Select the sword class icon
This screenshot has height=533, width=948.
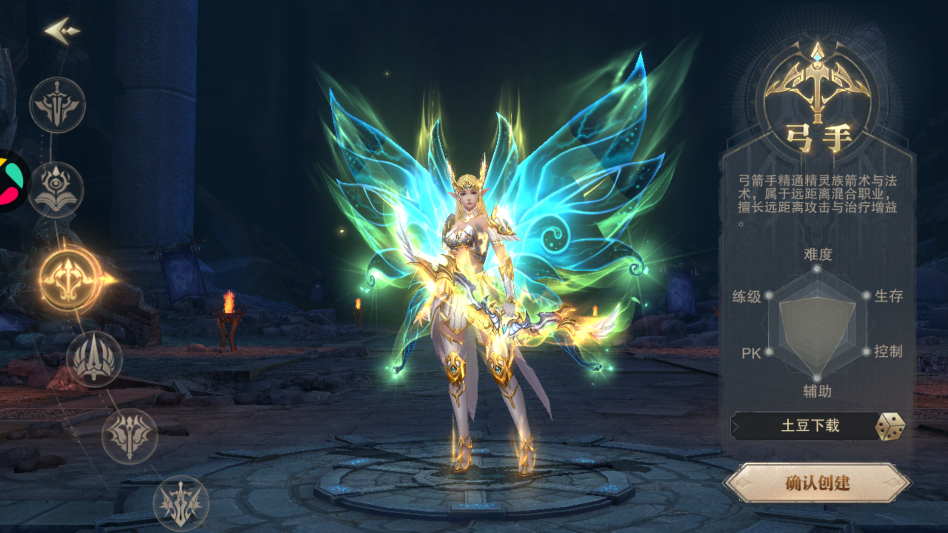point(57,105)
